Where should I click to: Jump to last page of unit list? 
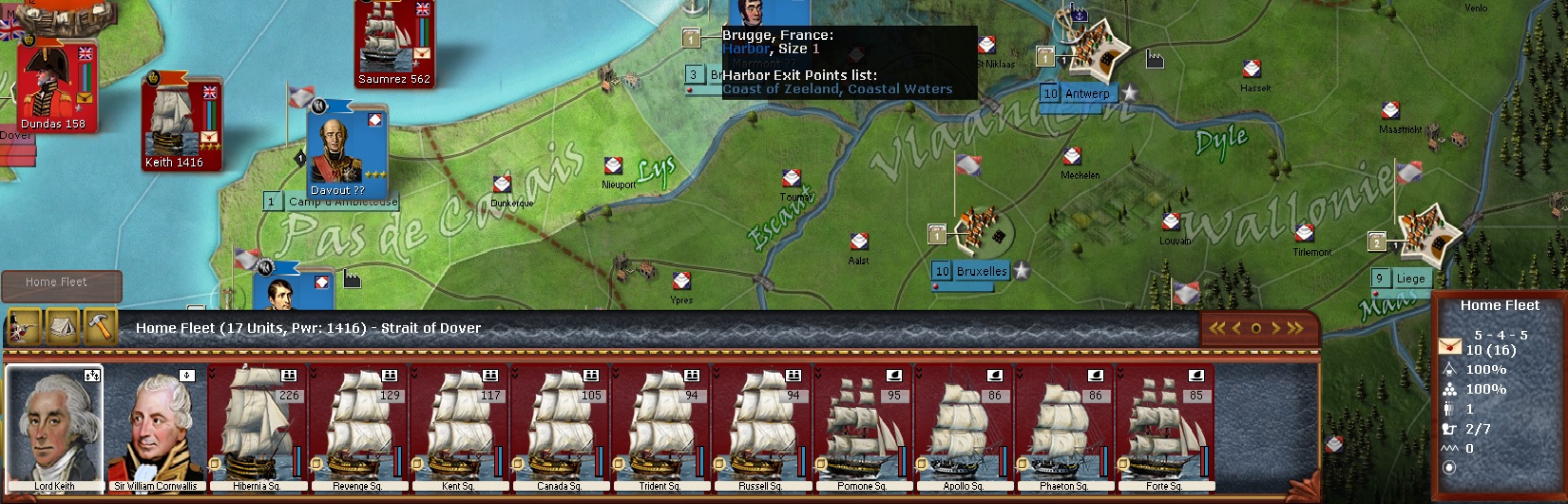click(x=1294, y=328)
